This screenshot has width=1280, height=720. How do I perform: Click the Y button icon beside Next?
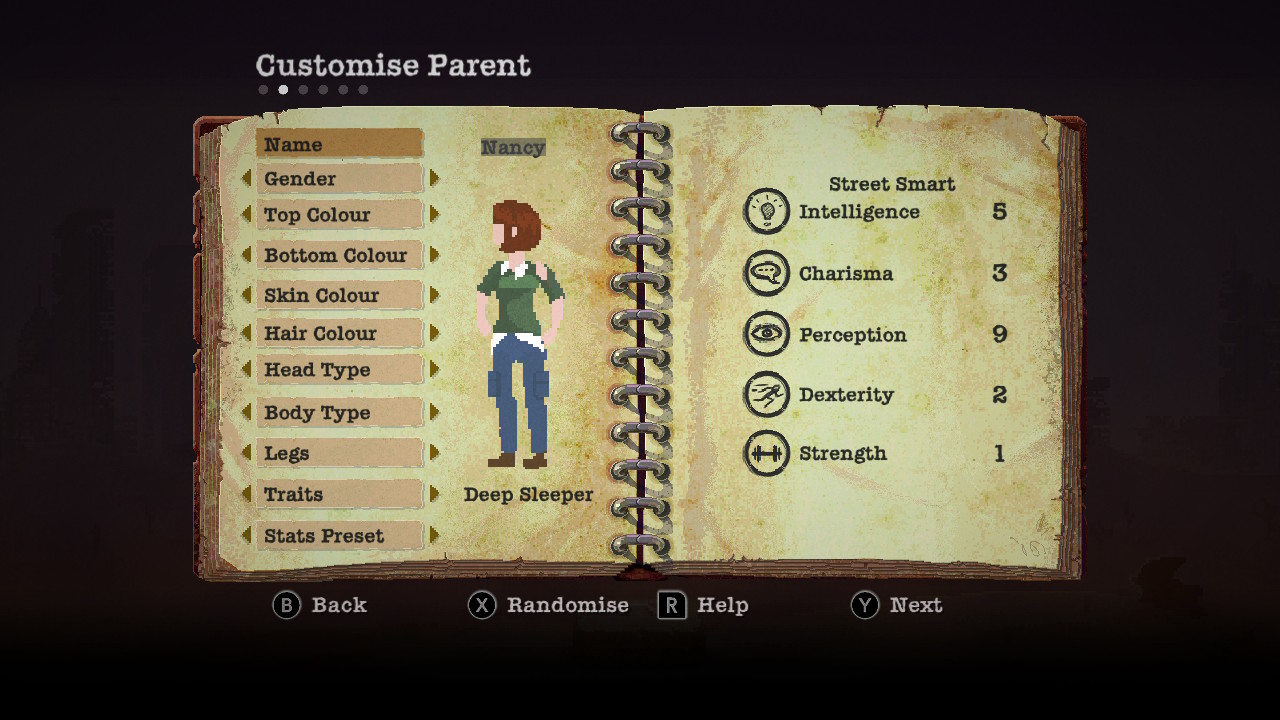[x=862, y=605]
